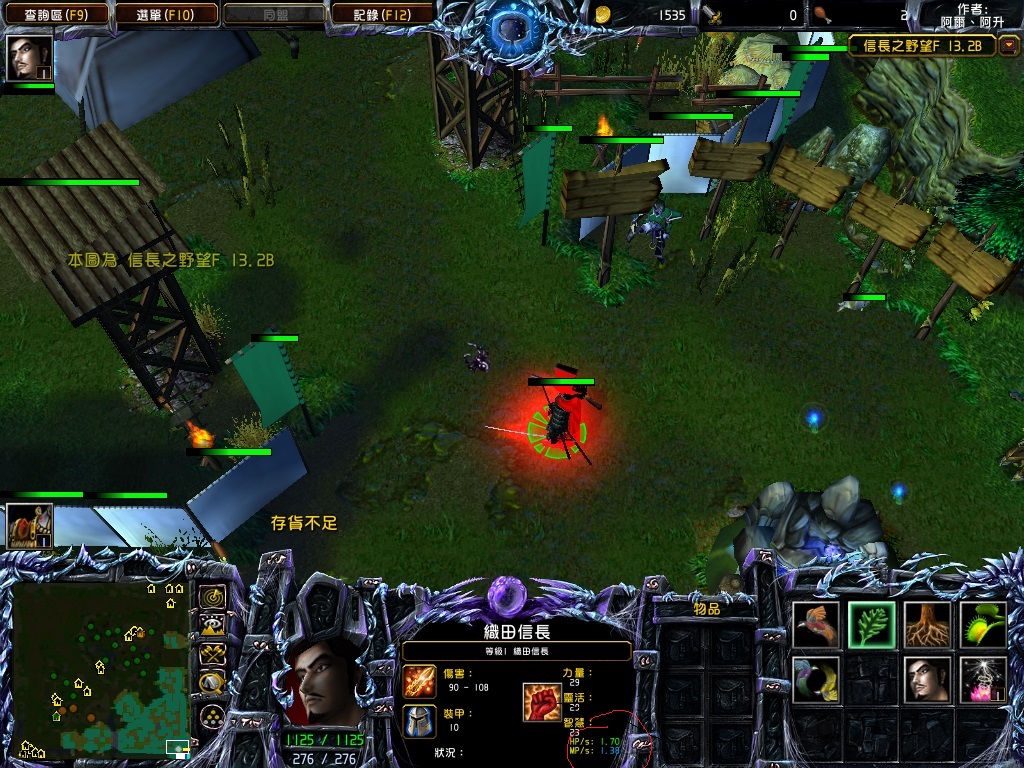Use the red bird ability icon
Screen dimensions: 1024x768
(x=817, y=624)
